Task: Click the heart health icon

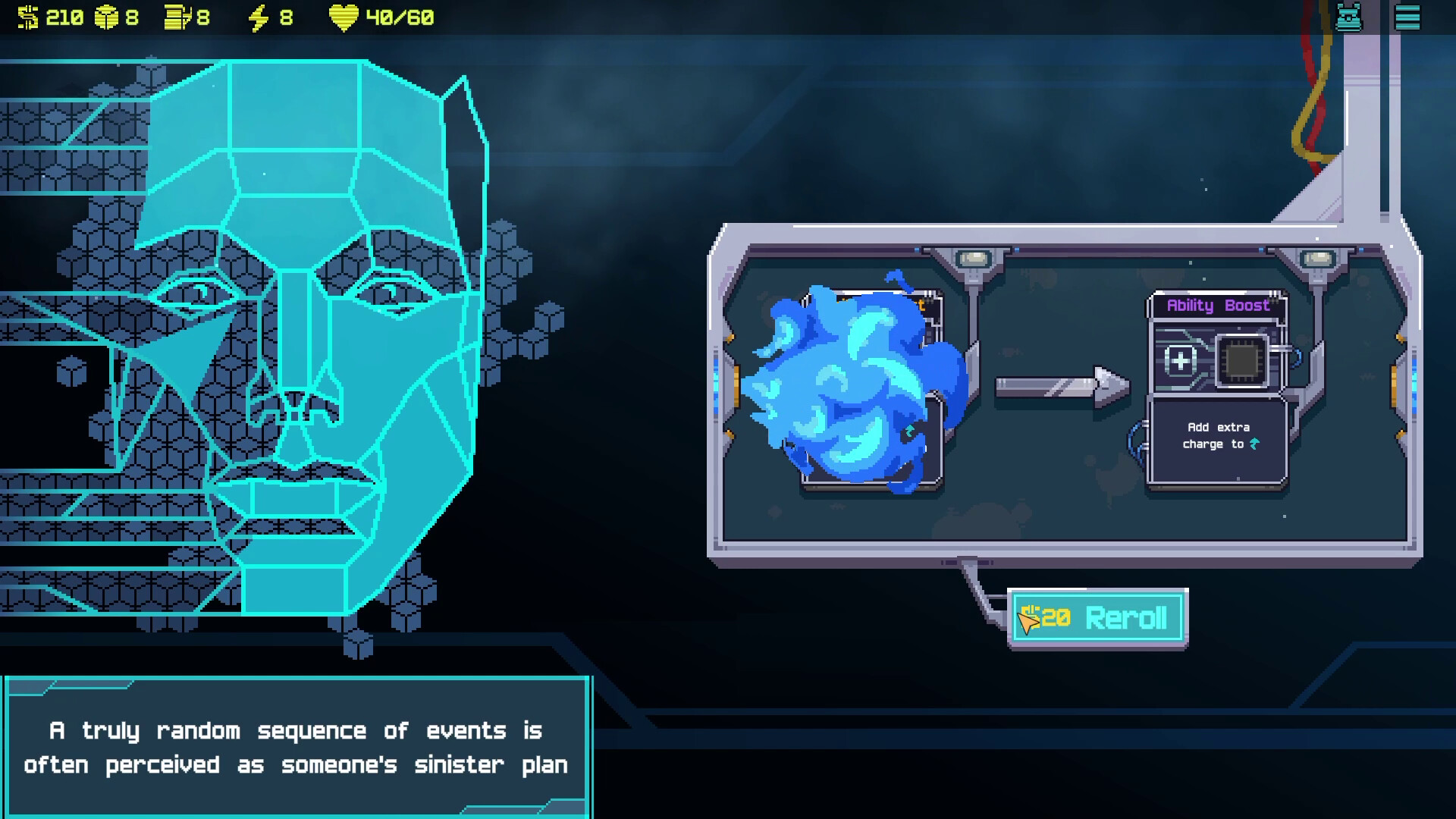Action: click(x=343, y=17)
